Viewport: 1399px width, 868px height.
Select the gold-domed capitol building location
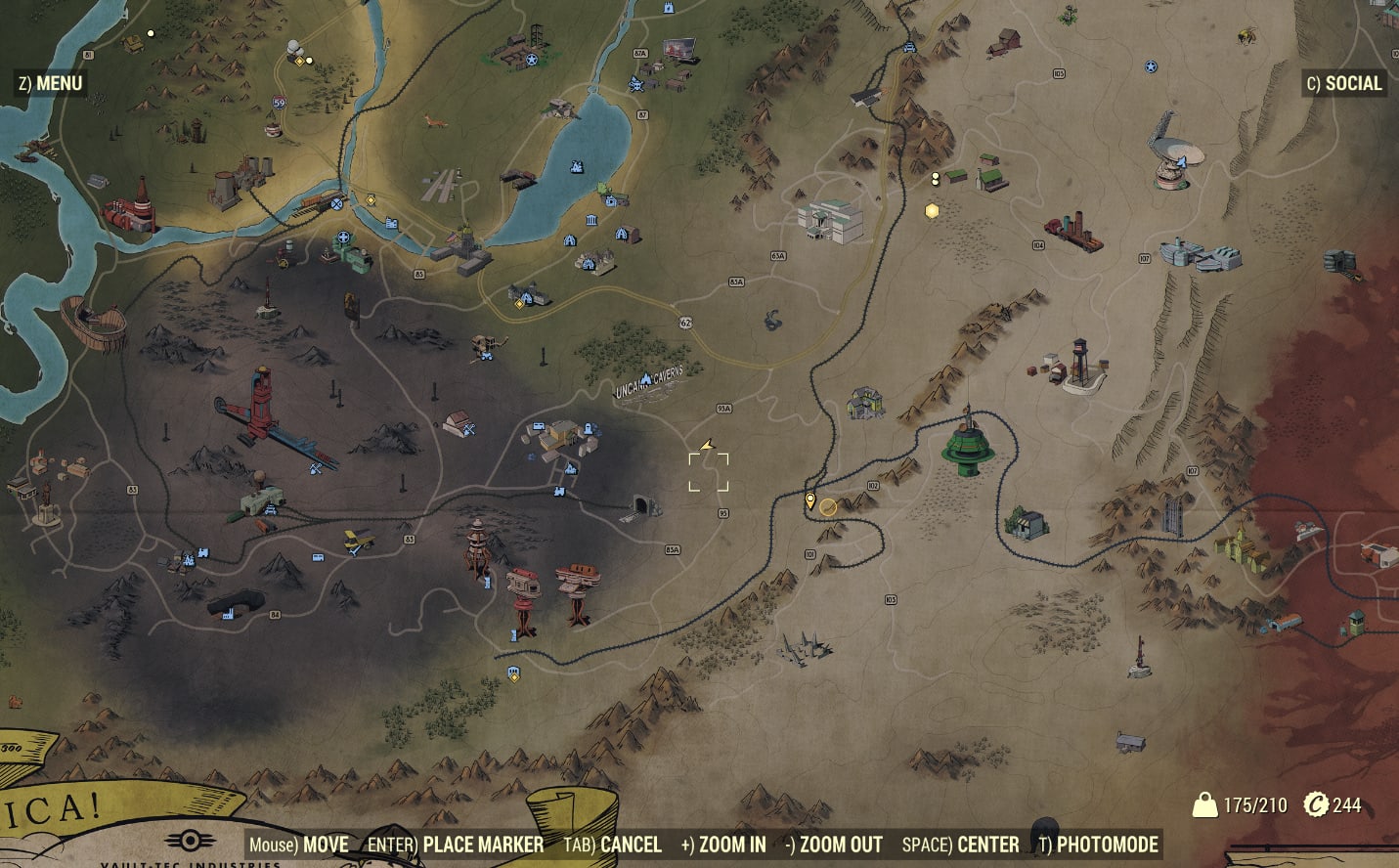pos(462,243)
